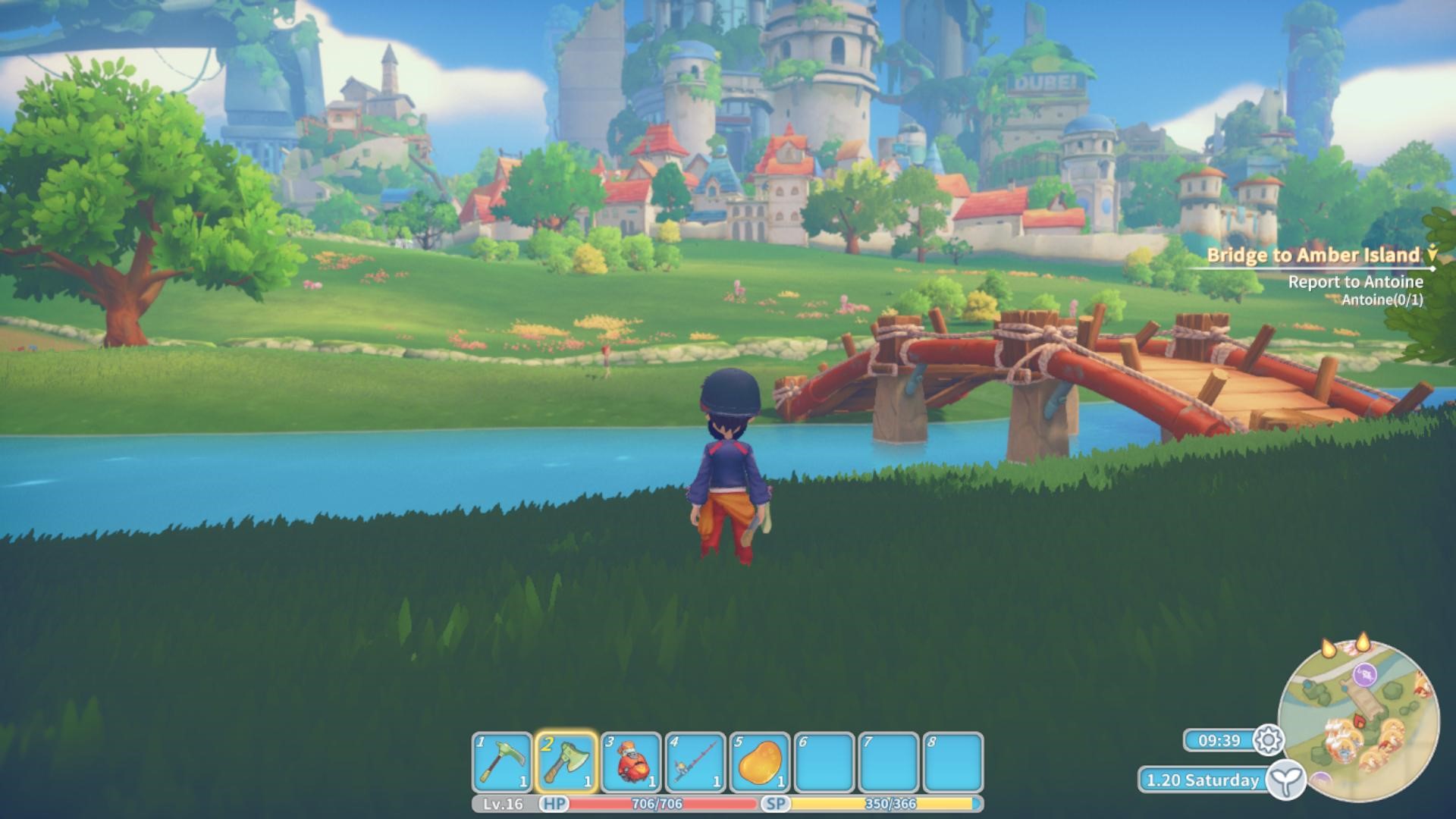This screenshot has width=1456, height=819.
Task: Equip the fishing rod from the hotbar
Action: click(x=695, y=762)
